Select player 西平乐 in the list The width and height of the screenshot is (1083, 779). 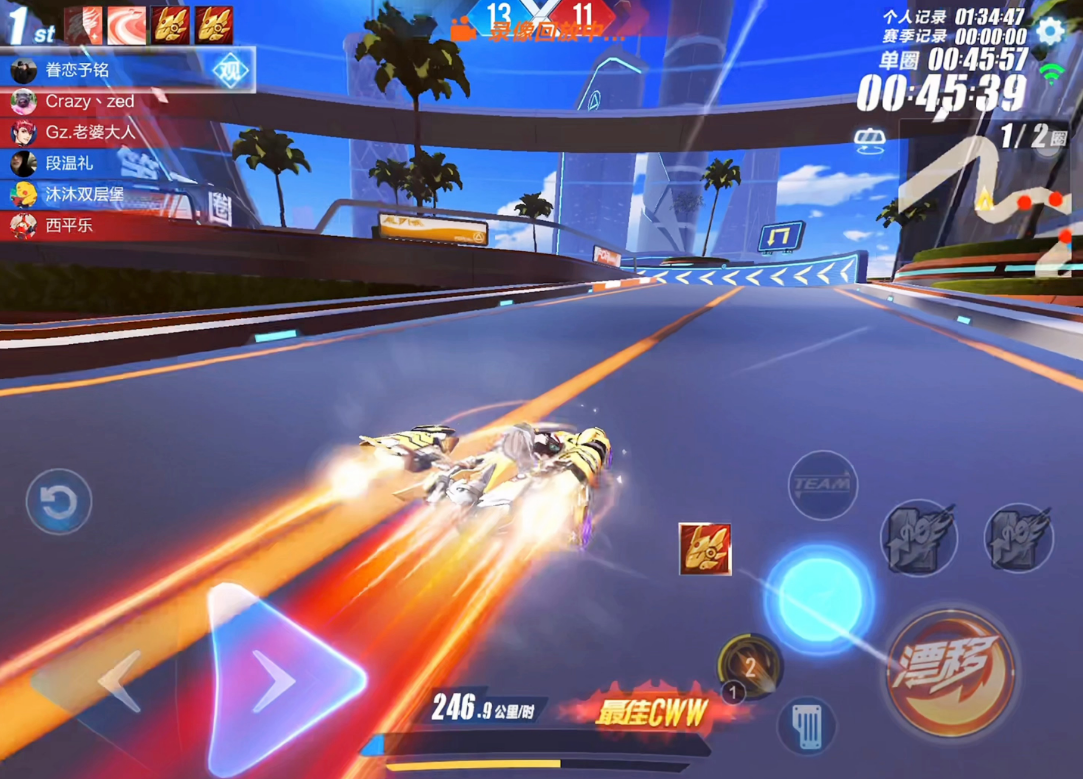tap(70, 225)
